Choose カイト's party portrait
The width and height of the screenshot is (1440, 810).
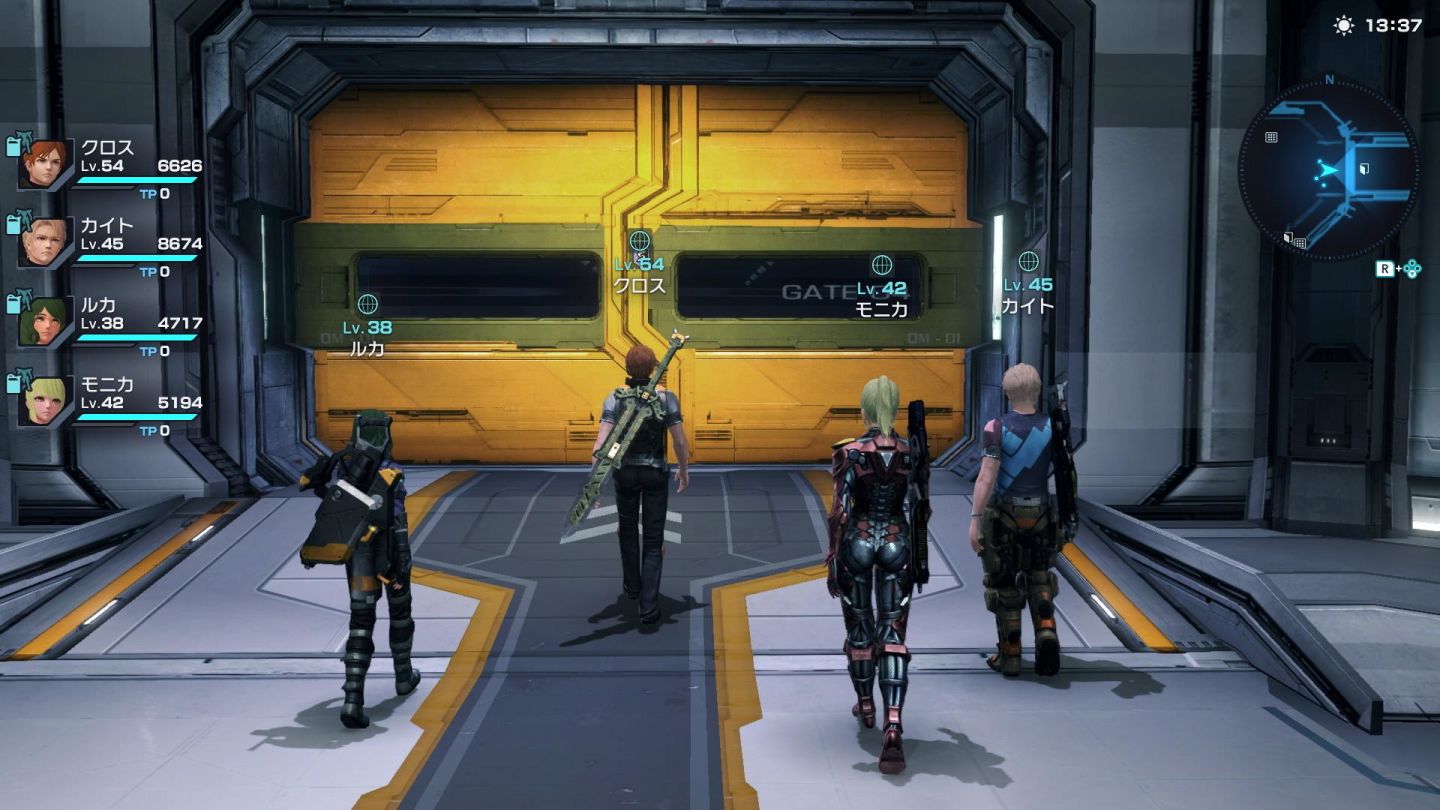(x=46, y=243)
